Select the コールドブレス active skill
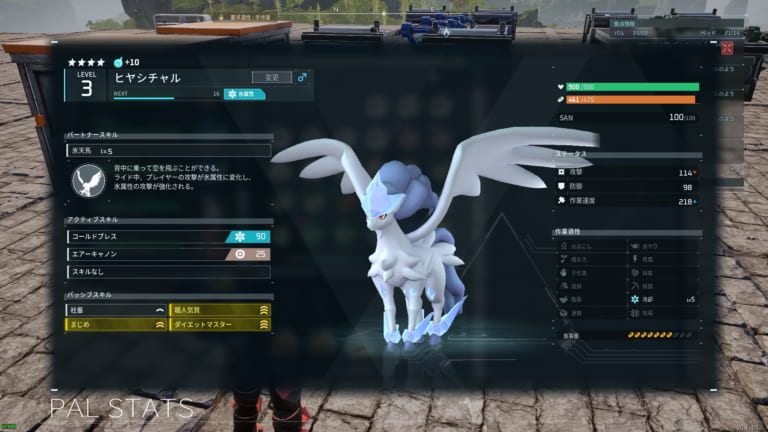 click(x=168, y=237)
